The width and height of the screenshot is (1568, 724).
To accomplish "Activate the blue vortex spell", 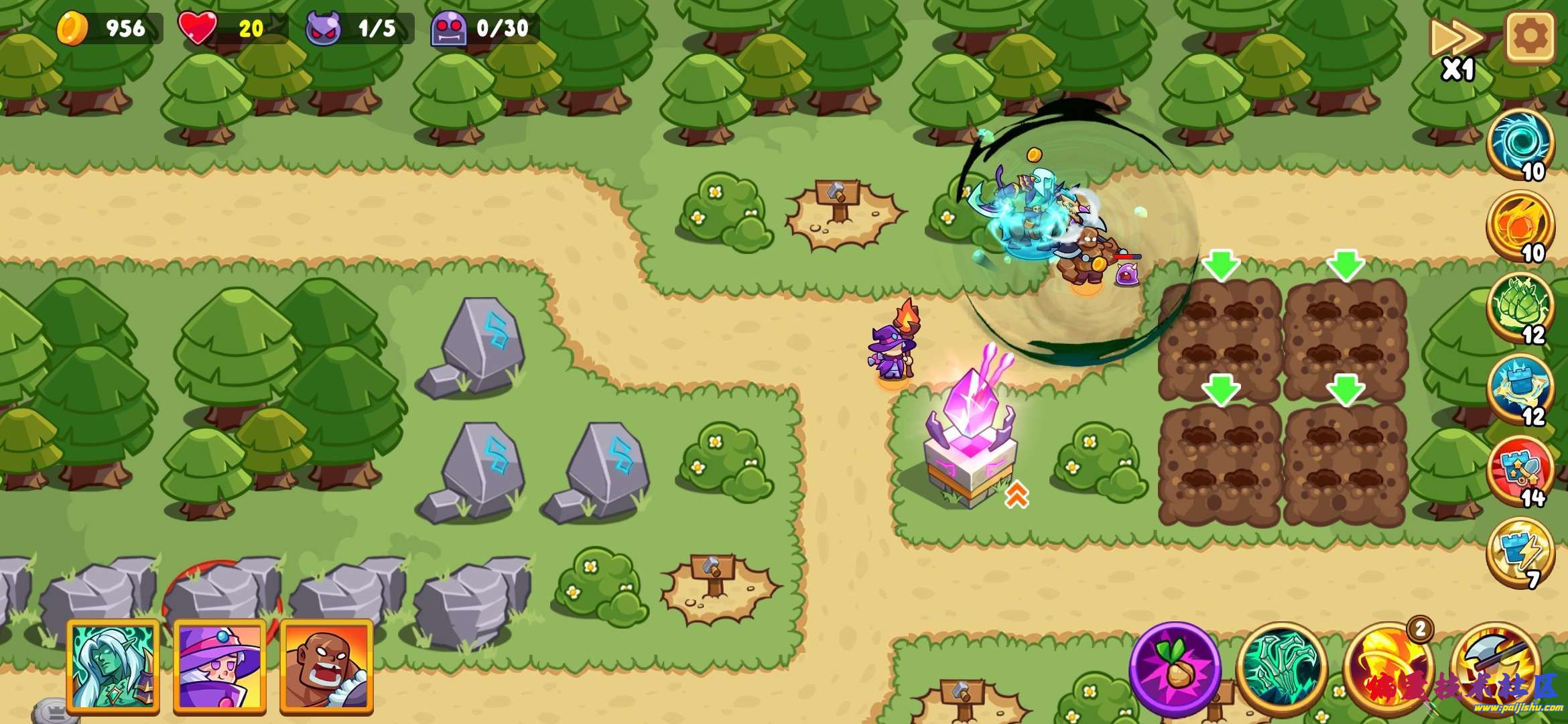I will (1520, 143).
